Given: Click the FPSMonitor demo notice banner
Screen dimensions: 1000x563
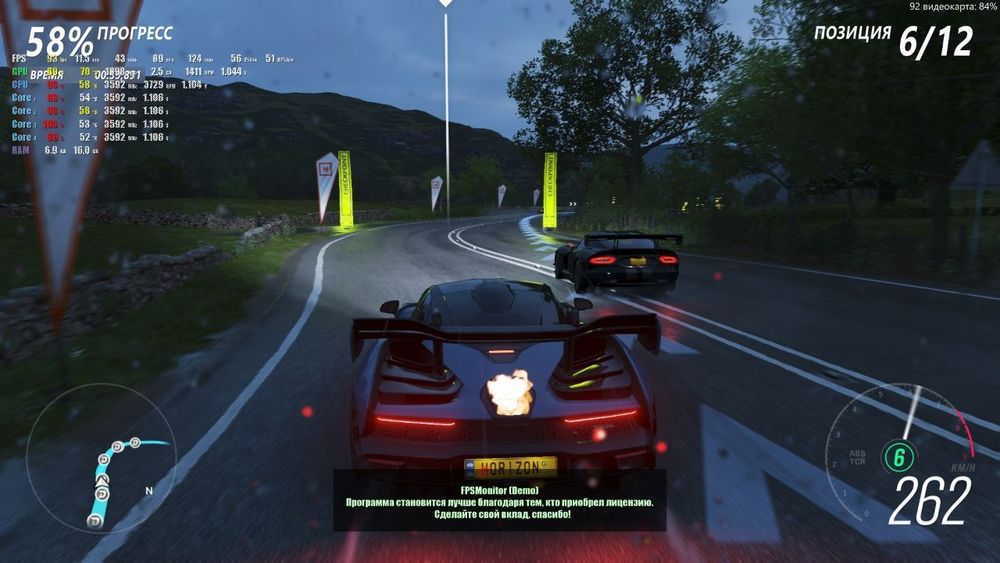Looking at the screenshot, I should coord(500,500).
